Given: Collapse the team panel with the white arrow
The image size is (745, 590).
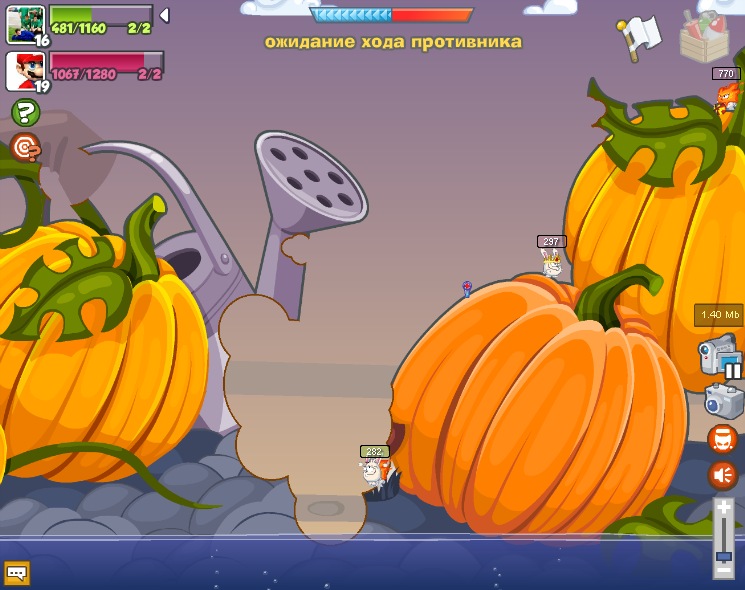Looking at the screenshot, I should [164, 15].
